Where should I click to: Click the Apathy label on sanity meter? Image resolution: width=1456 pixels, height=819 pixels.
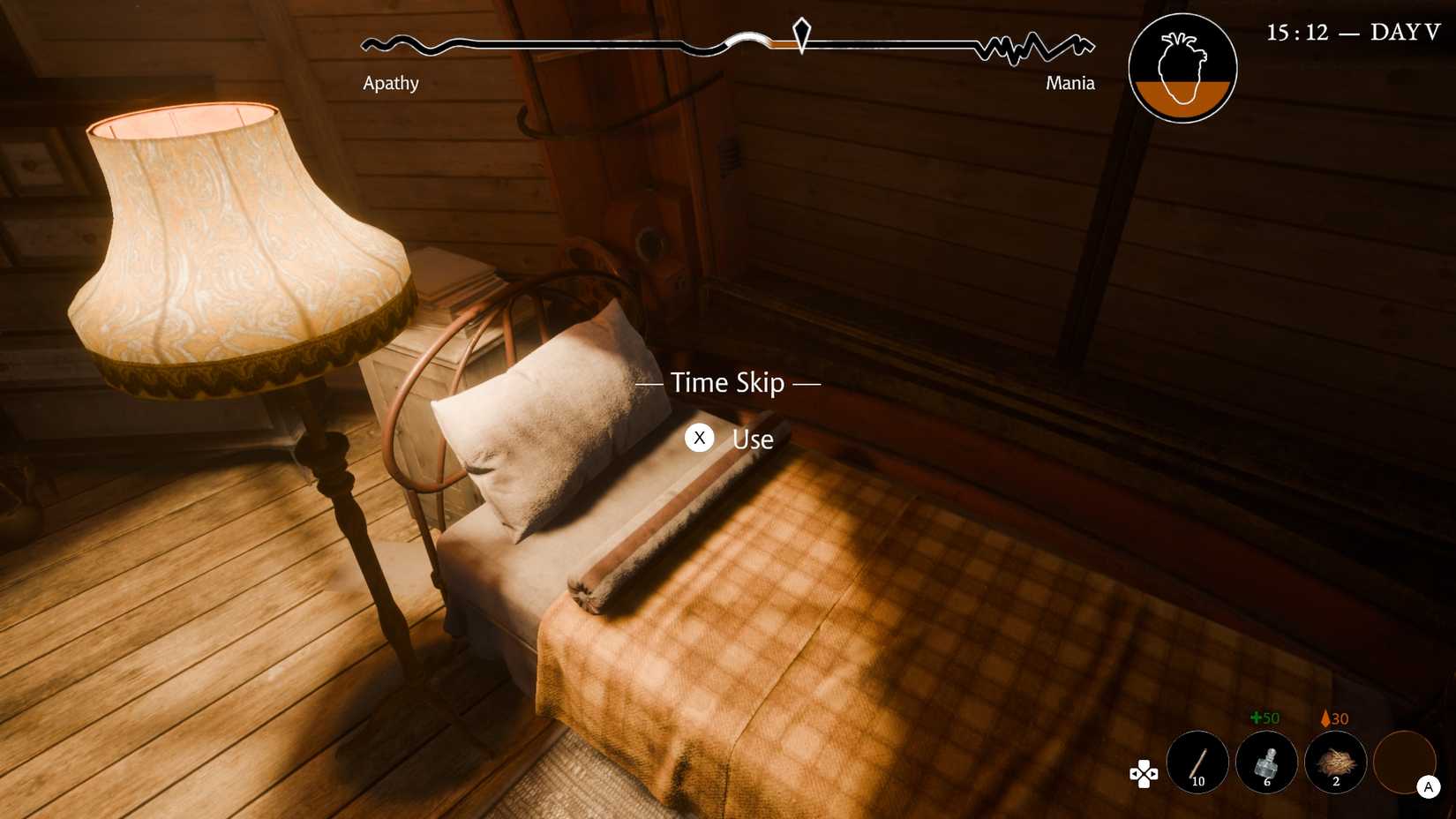point(391,82)
